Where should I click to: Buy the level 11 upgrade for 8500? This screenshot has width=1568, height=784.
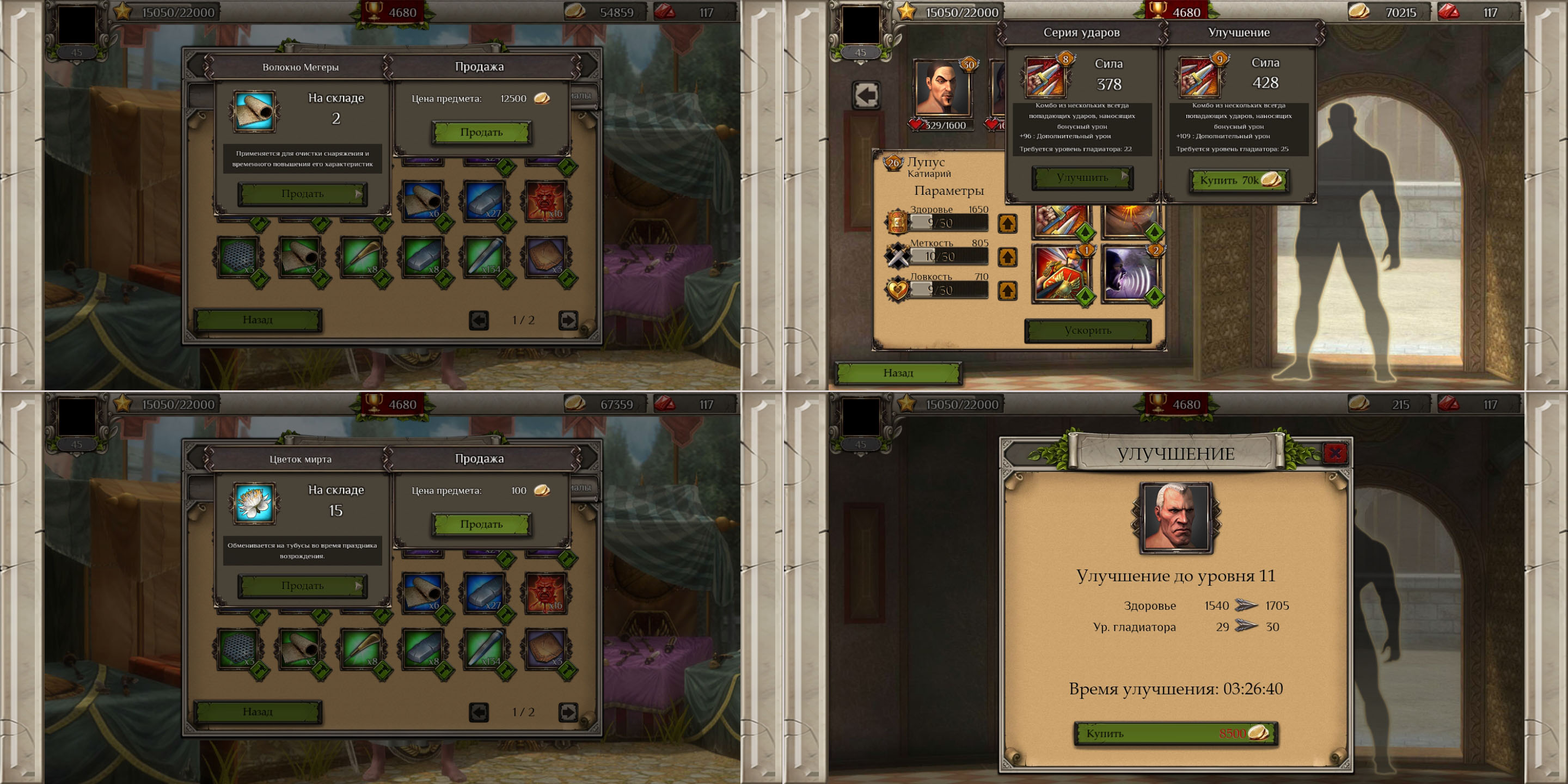1175,733
